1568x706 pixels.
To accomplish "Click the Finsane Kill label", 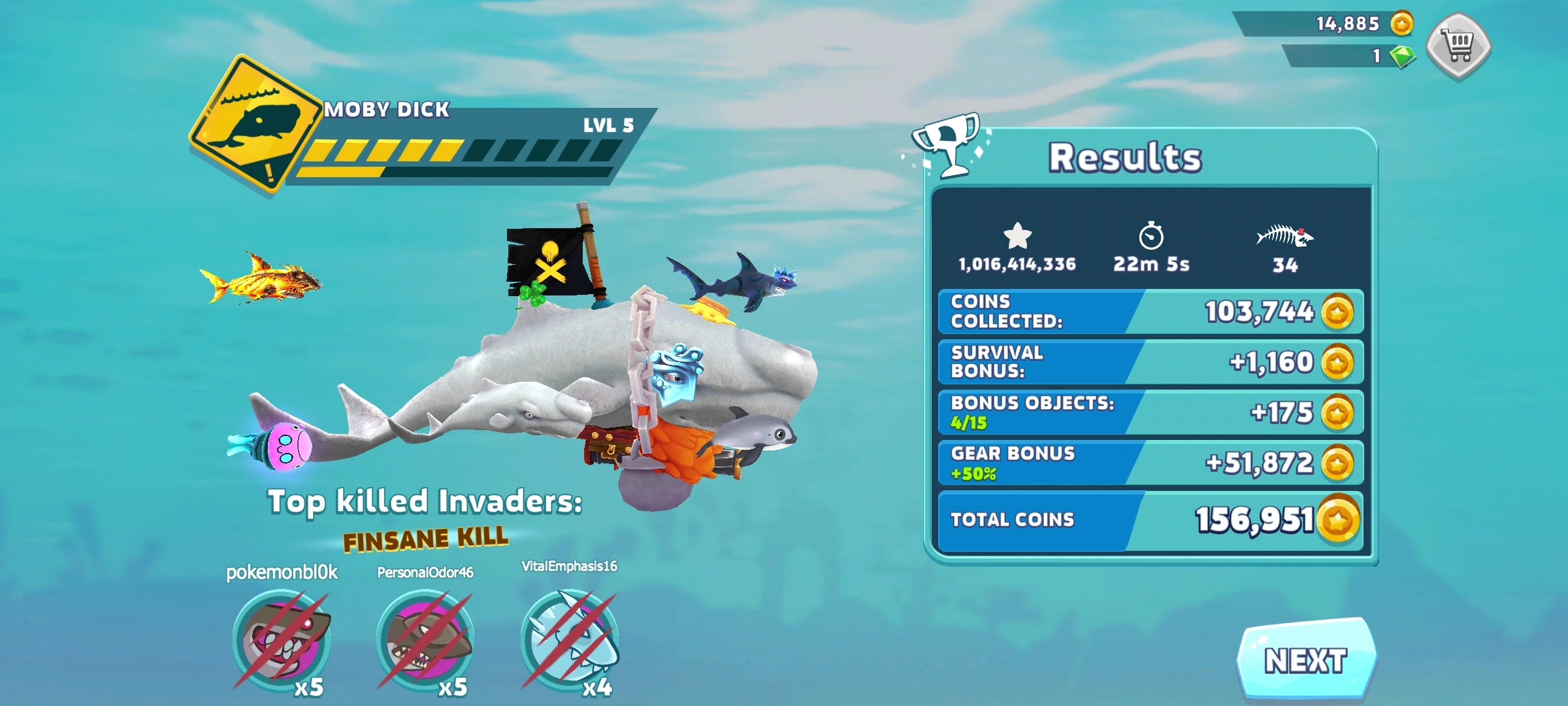I will click(425, 539).
